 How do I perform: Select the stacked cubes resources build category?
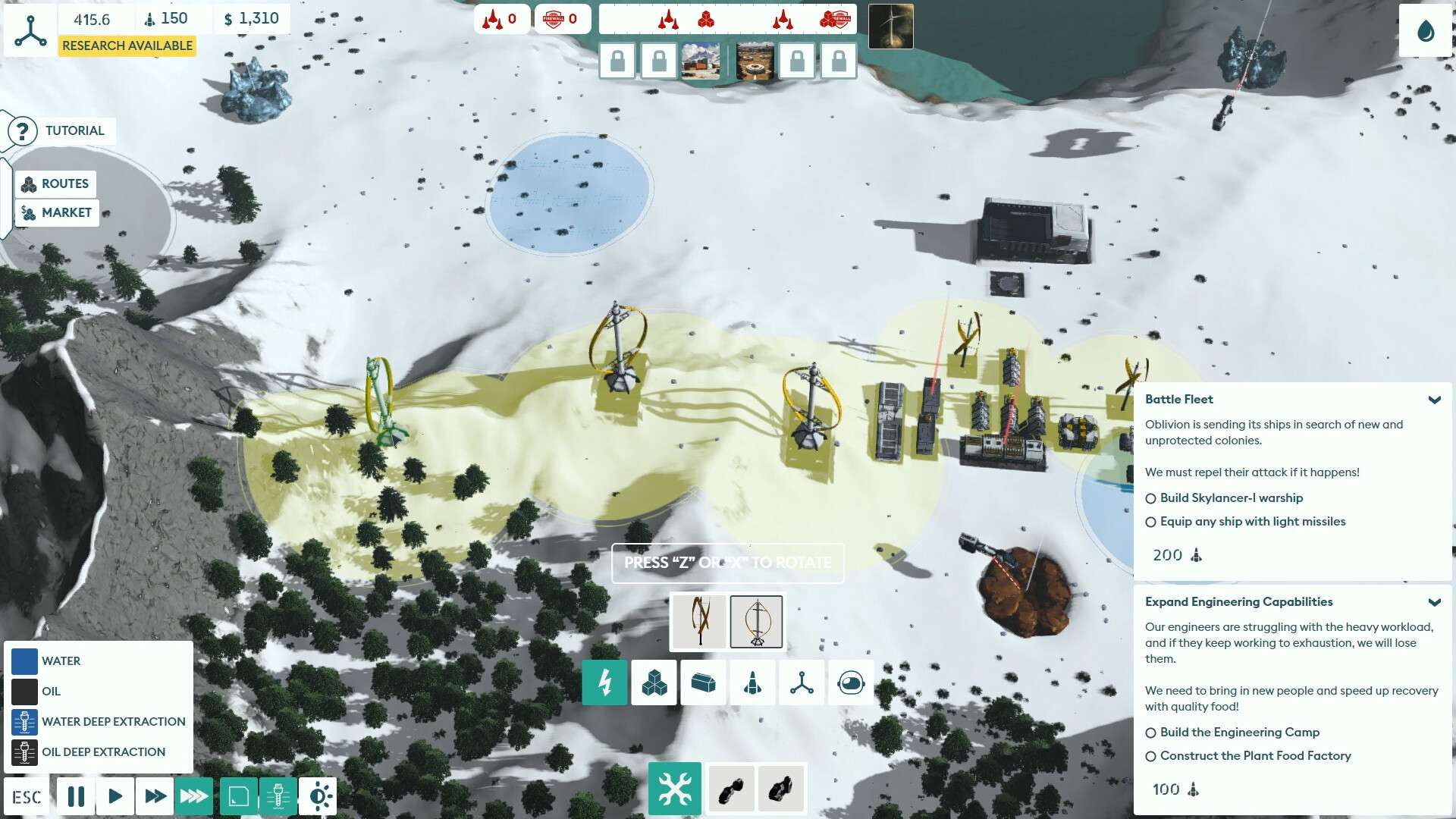click(654, 683)
